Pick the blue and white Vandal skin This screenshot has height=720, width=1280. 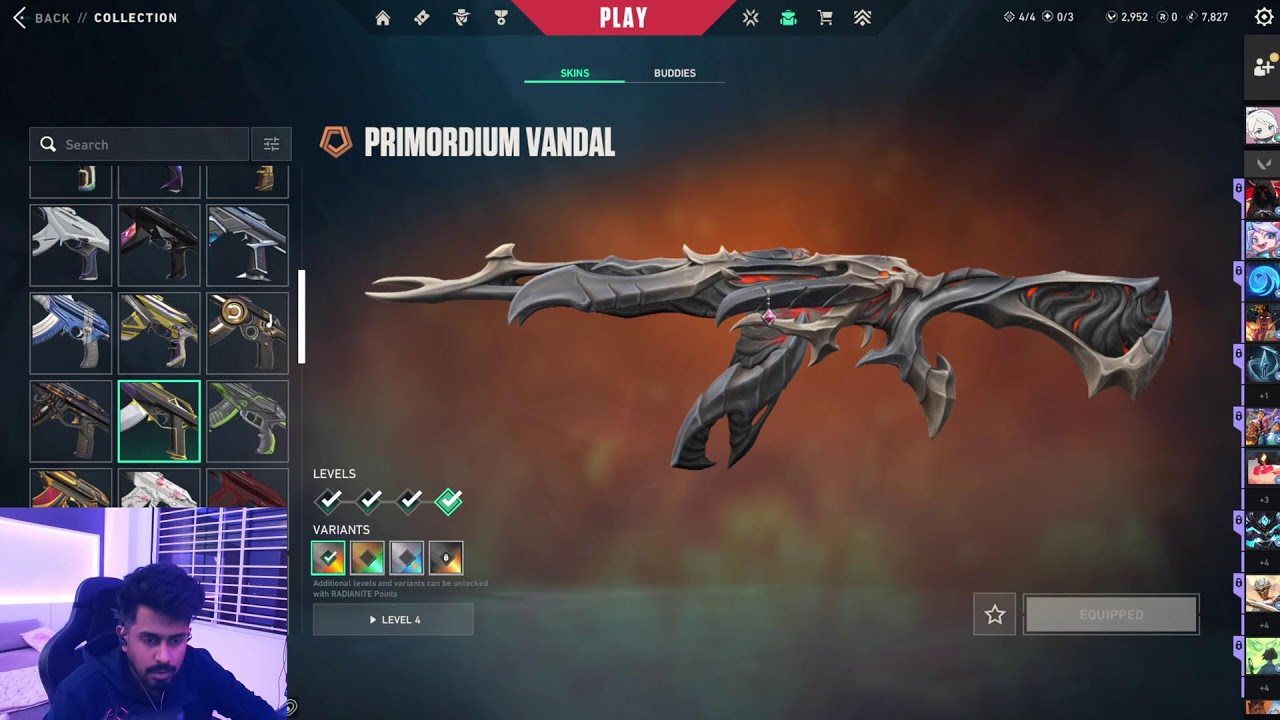pyautogui.click(x=71, y=333)
